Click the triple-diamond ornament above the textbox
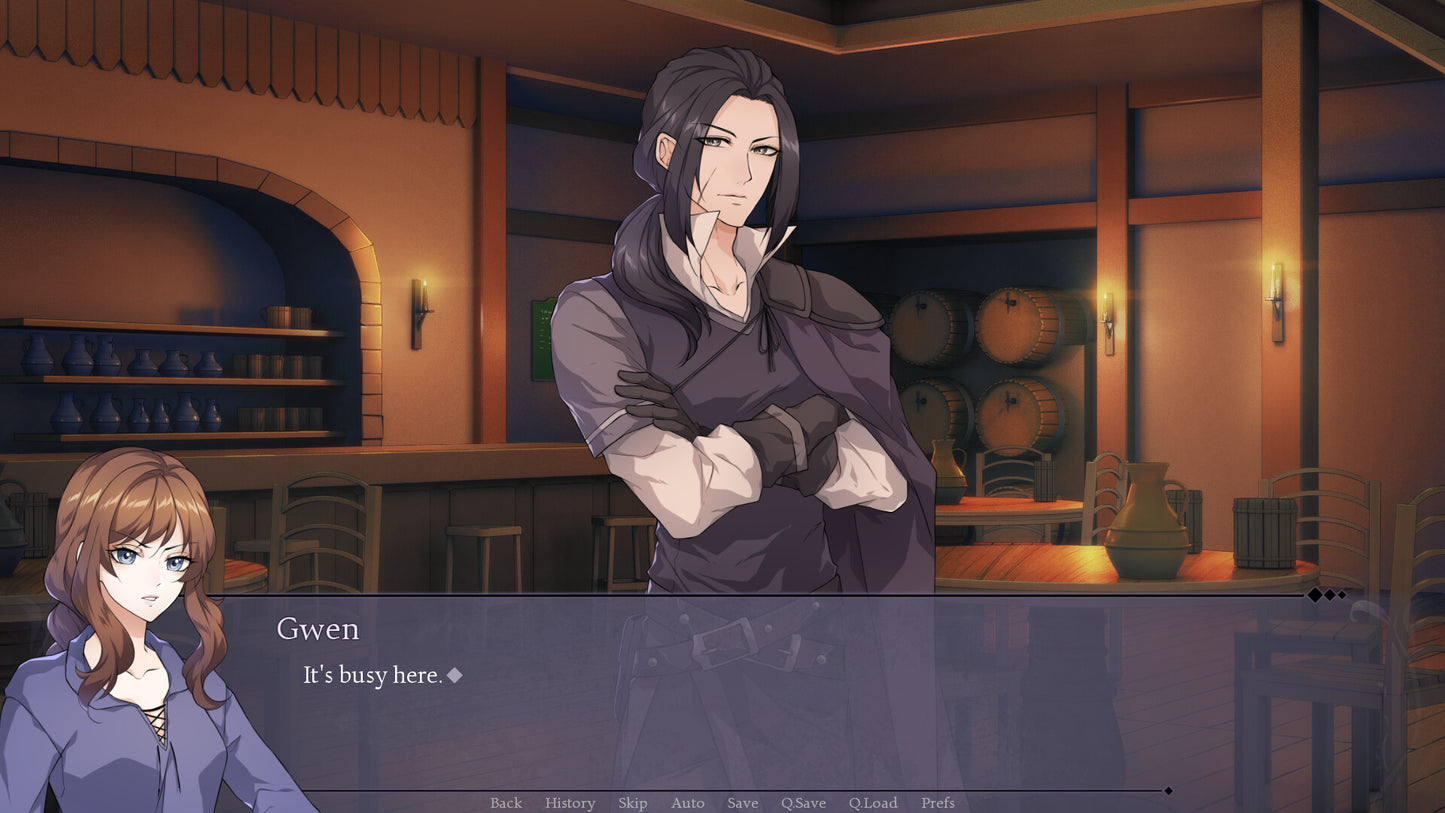Viewport: 1445px width, 813px height. click(x=1329, y=595)
